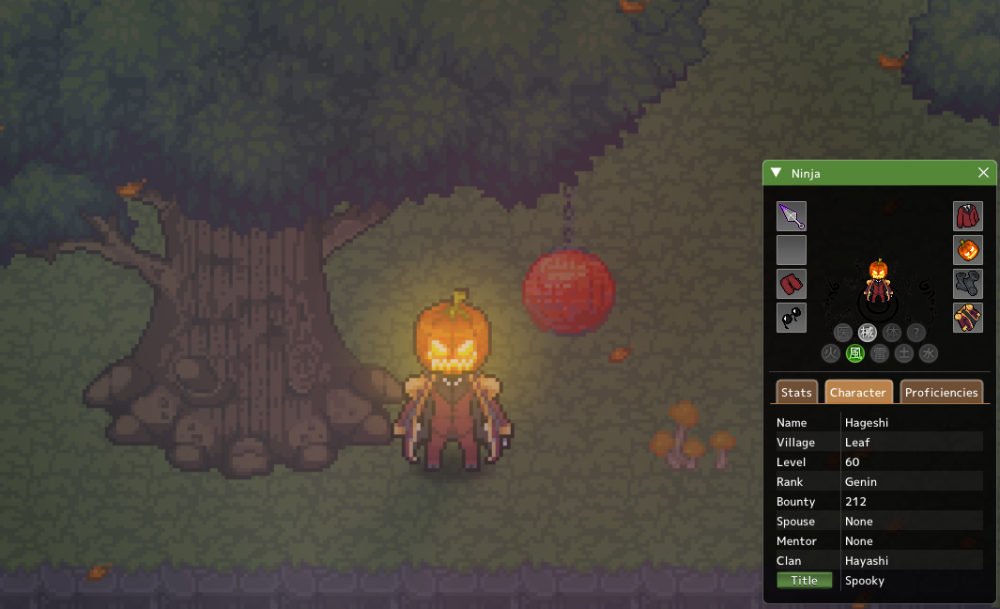Image resolution: width=1000 pixels, height=609 pixels.
Task: Click the green Title button
Action: pyautogui.click(x=804, y=580)
